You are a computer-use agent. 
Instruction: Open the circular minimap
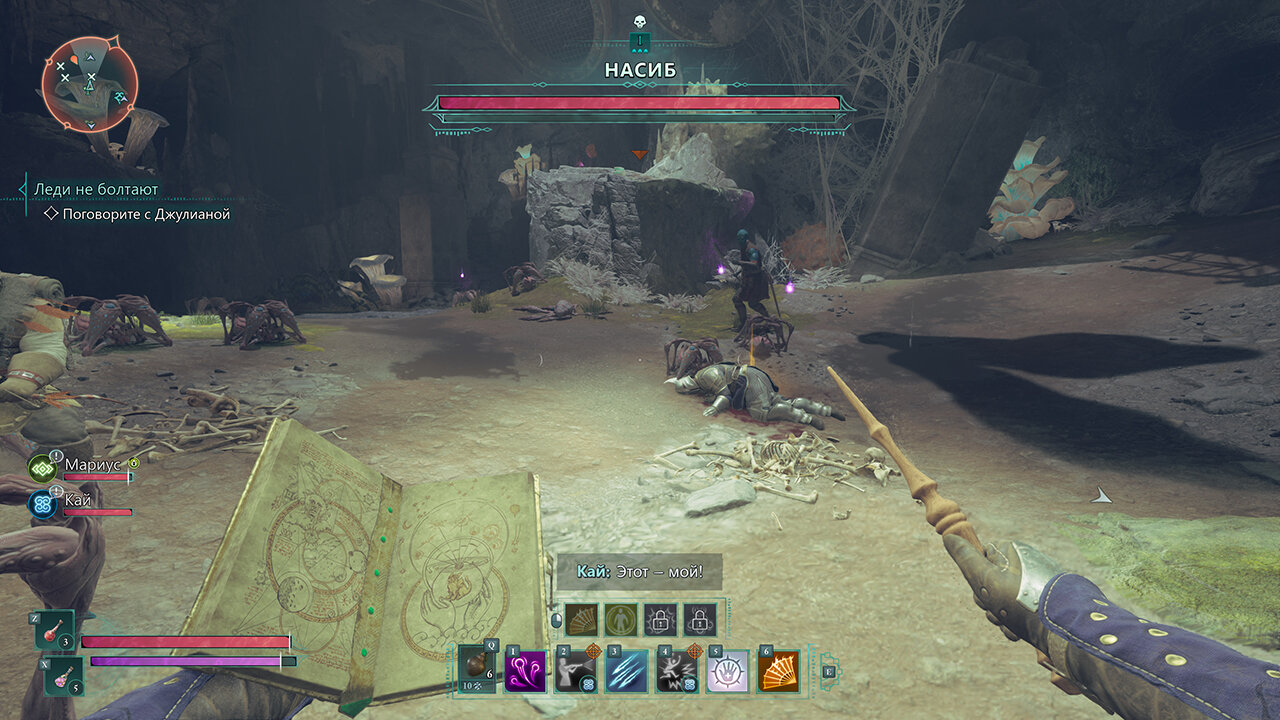[89, 83]
